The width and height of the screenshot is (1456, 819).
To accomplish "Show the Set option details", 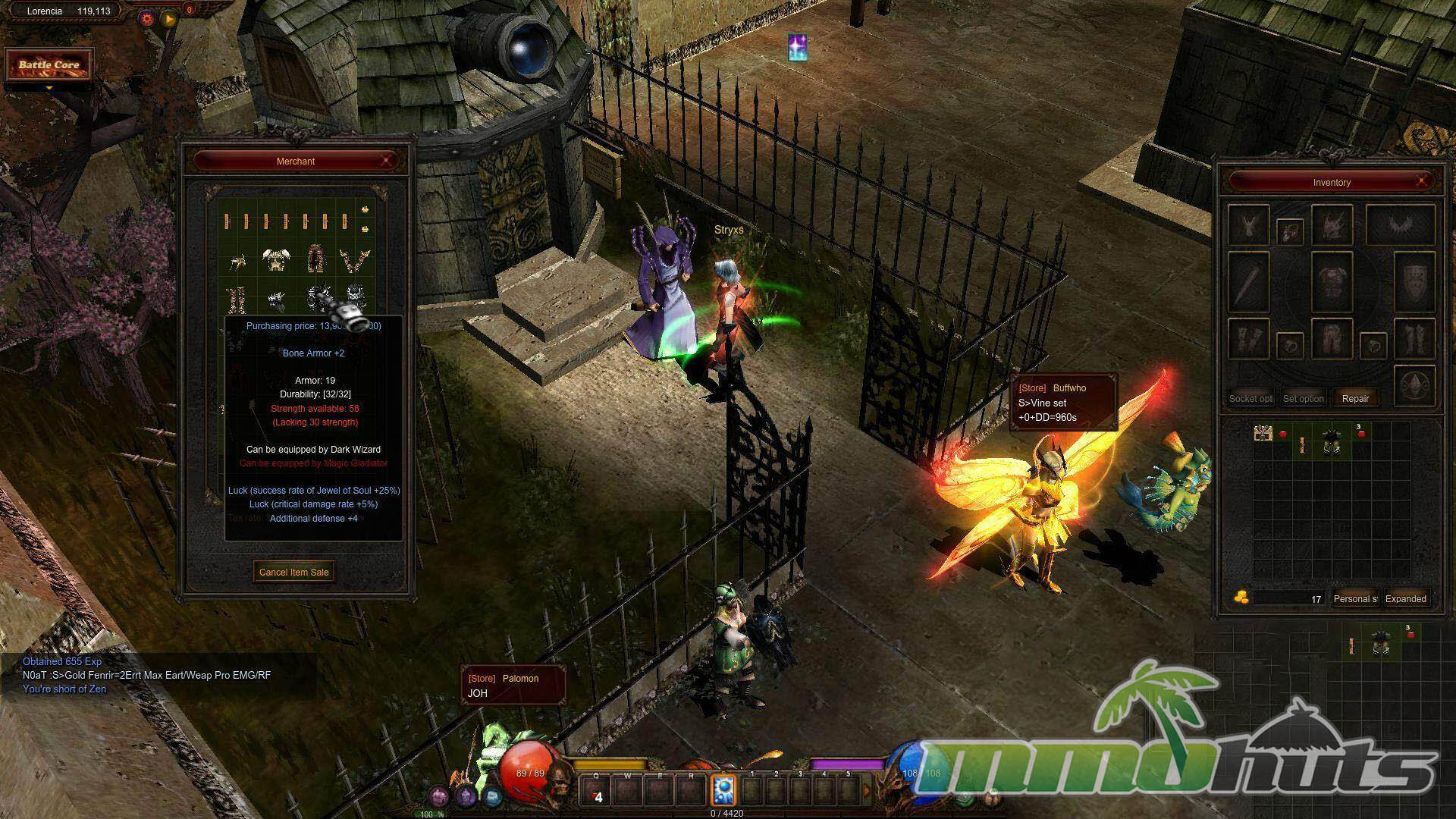I will tap(1303, 398).
